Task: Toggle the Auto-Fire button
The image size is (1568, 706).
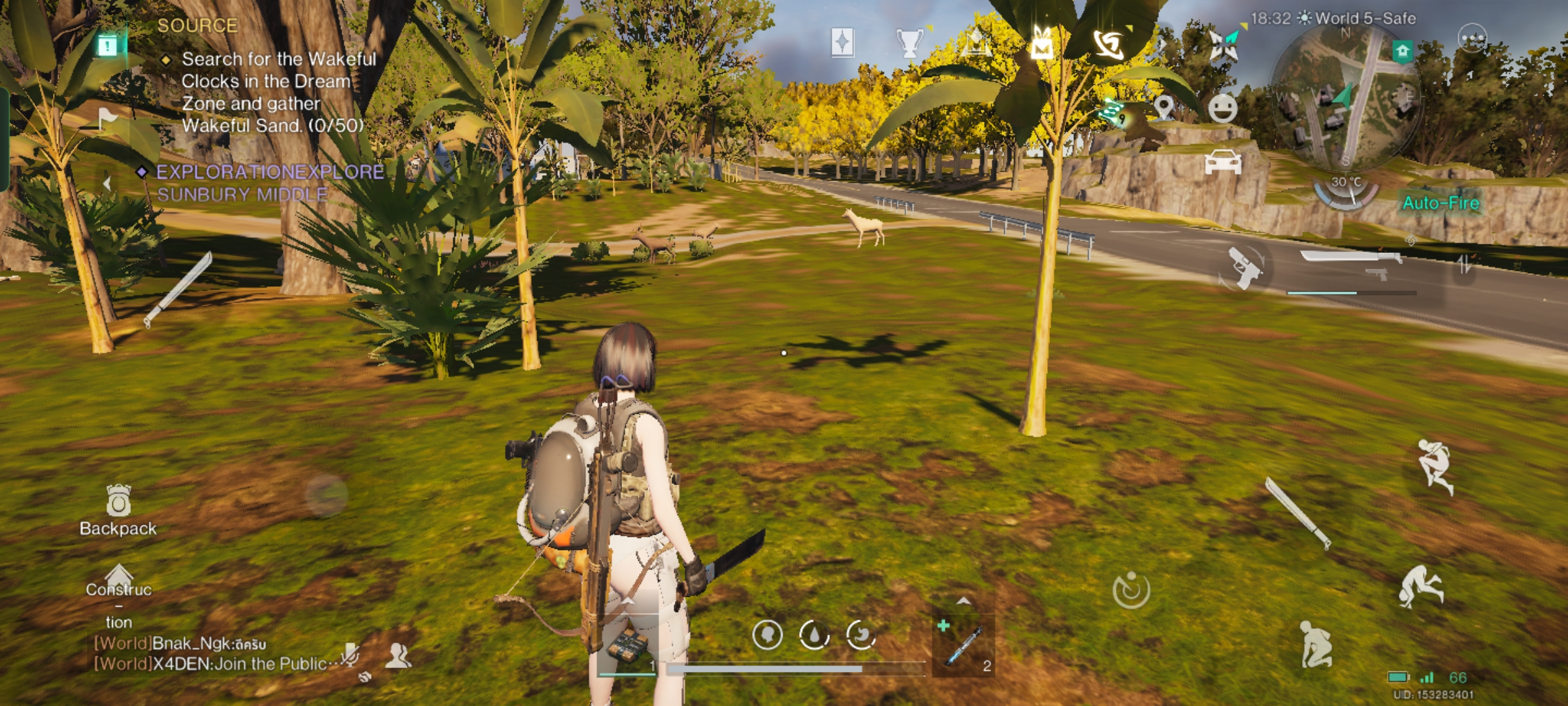Action: pos(1441,203)
